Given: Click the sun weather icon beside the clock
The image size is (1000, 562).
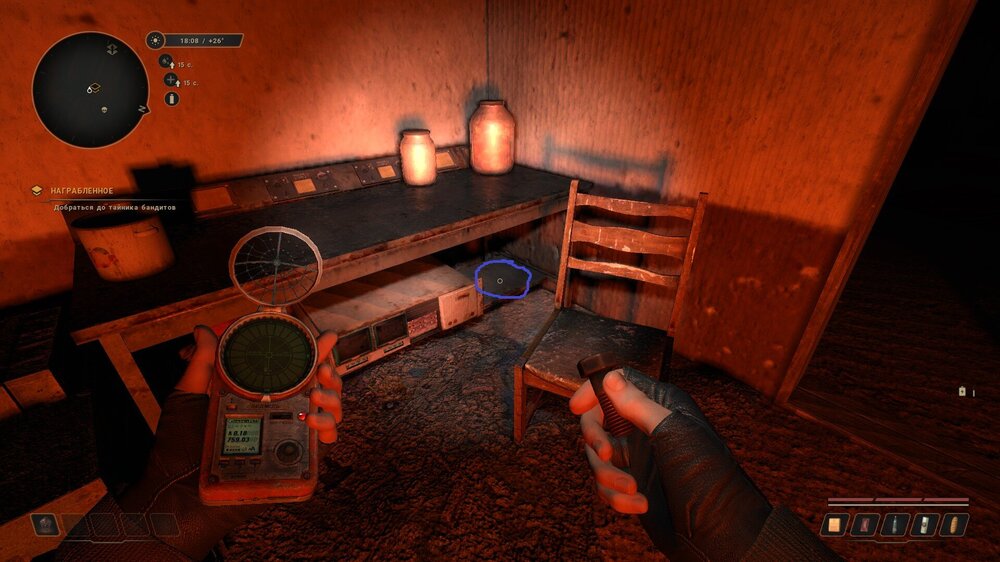Looking at the screenshot, I should (x=155, y=41).
